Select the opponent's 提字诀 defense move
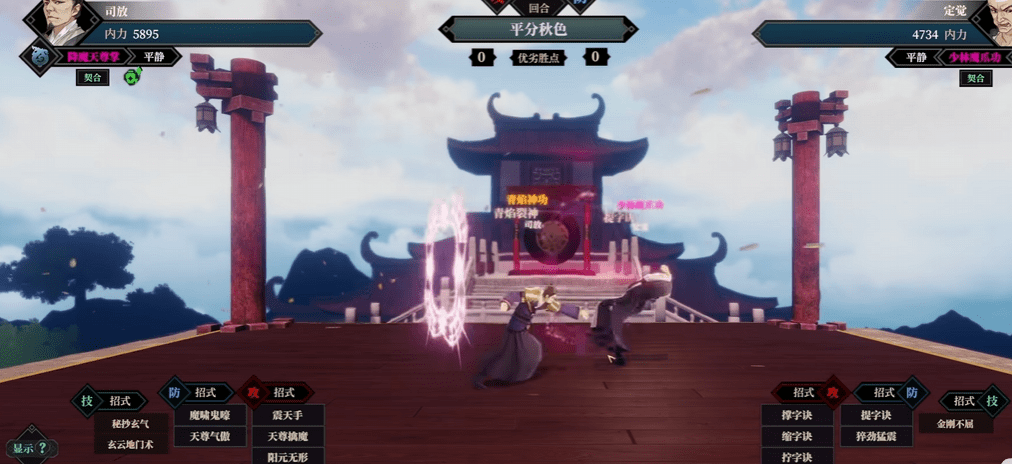Image resolution: width=1012 pixels, height=464 pixels. point(875,415)
